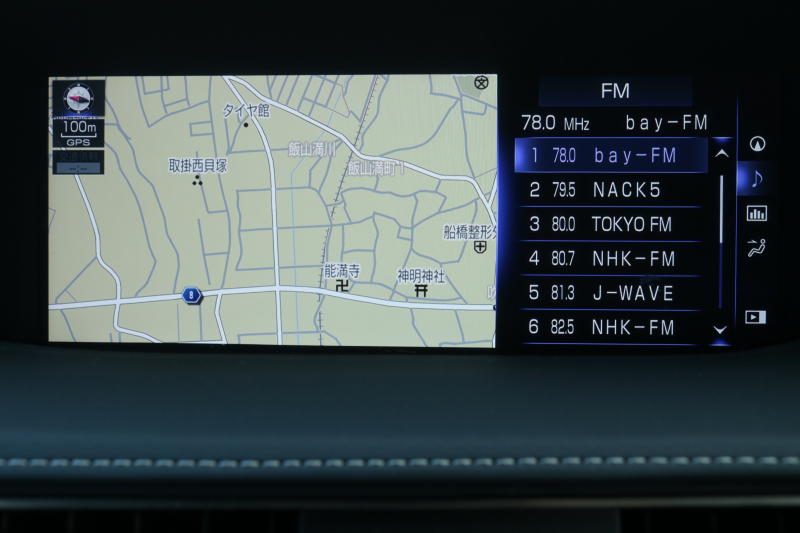Click the circled X icon on map
The height and width of the screenshot is (533, 800).
click(x=482, y=83)
